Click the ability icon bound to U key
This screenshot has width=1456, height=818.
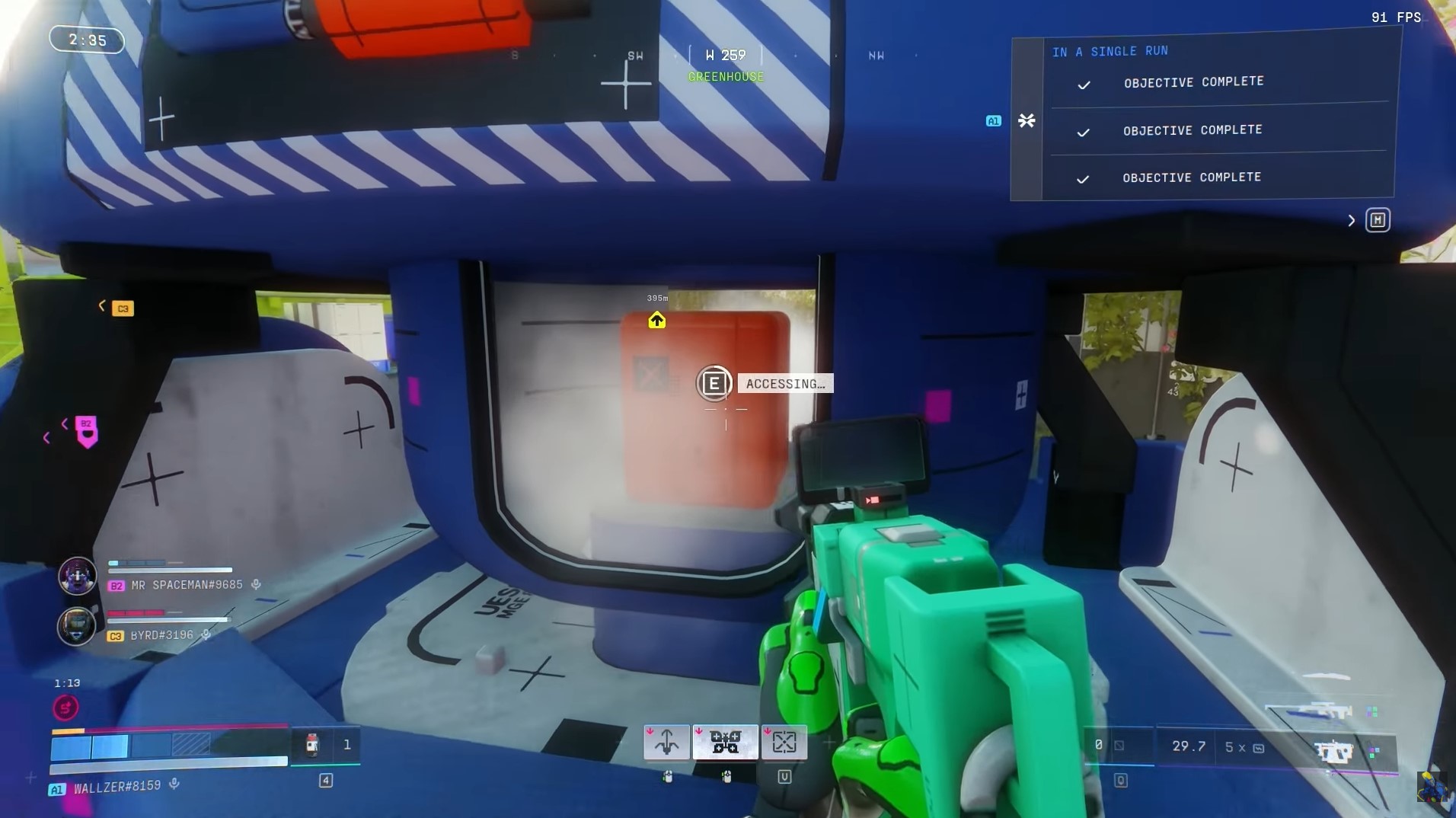(784, 741)
